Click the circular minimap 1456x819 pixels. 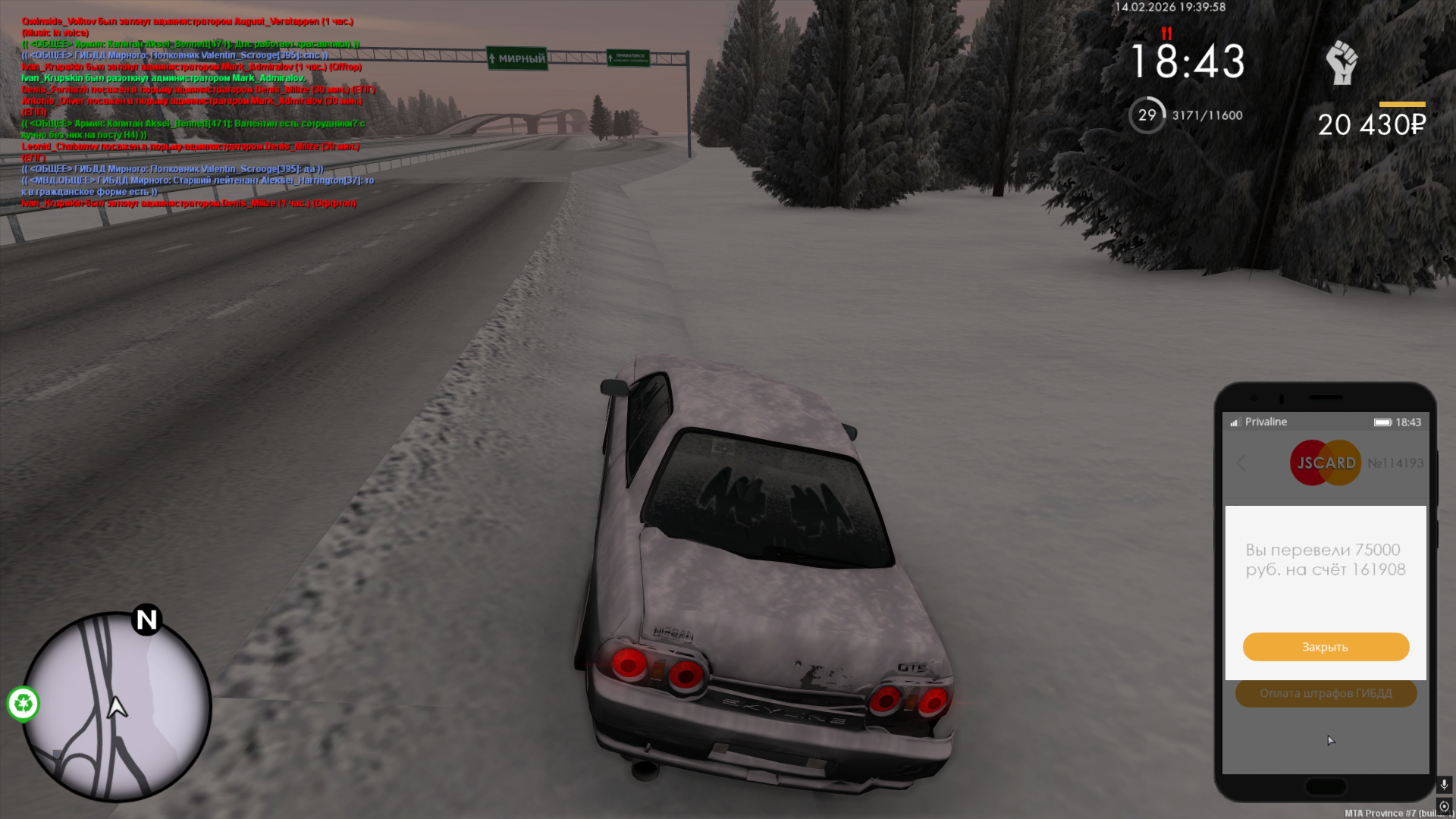coord(116,707)
